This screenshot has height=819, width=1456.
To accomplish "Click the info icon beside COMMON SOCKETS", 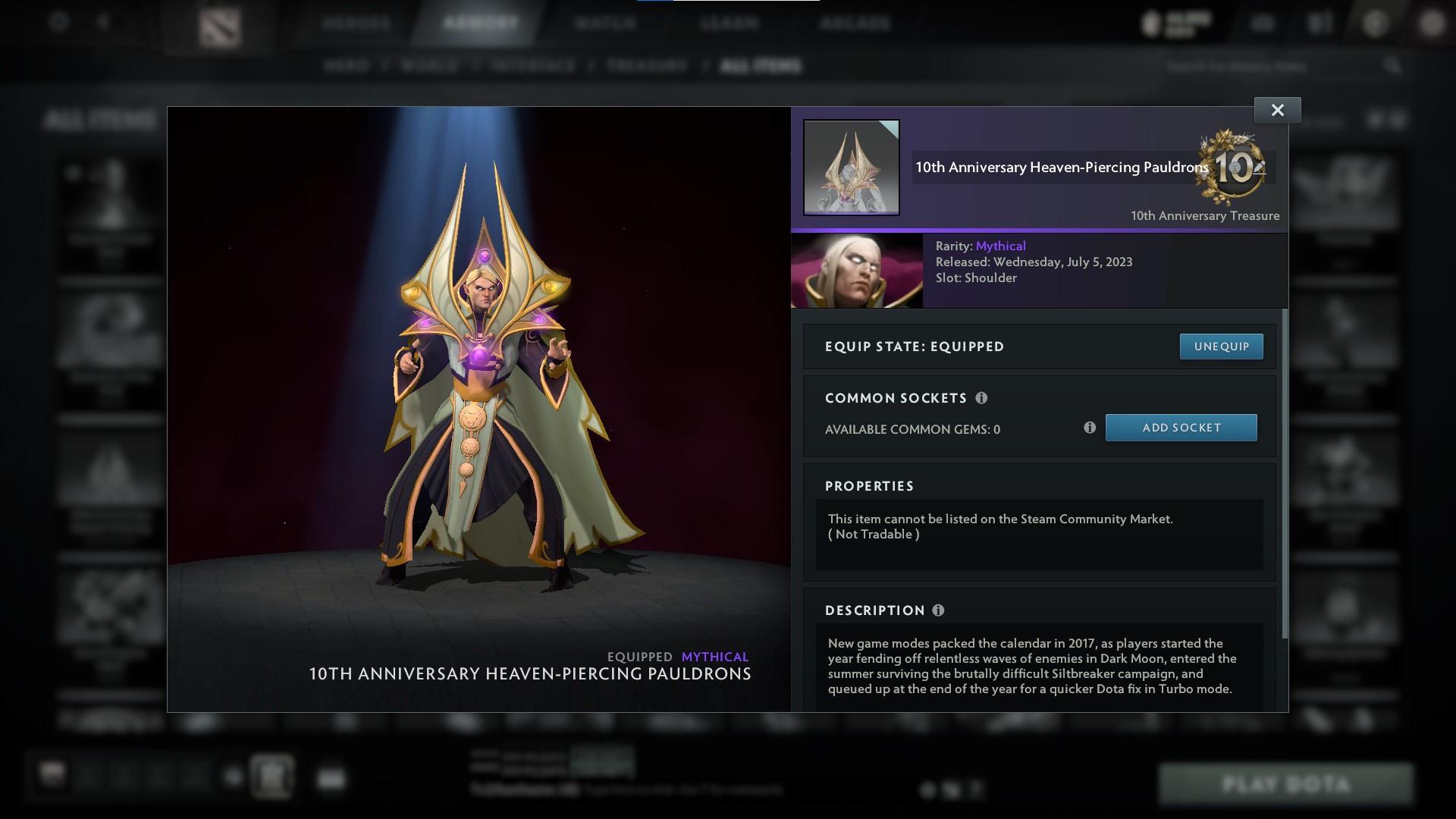I will (983, 397).
